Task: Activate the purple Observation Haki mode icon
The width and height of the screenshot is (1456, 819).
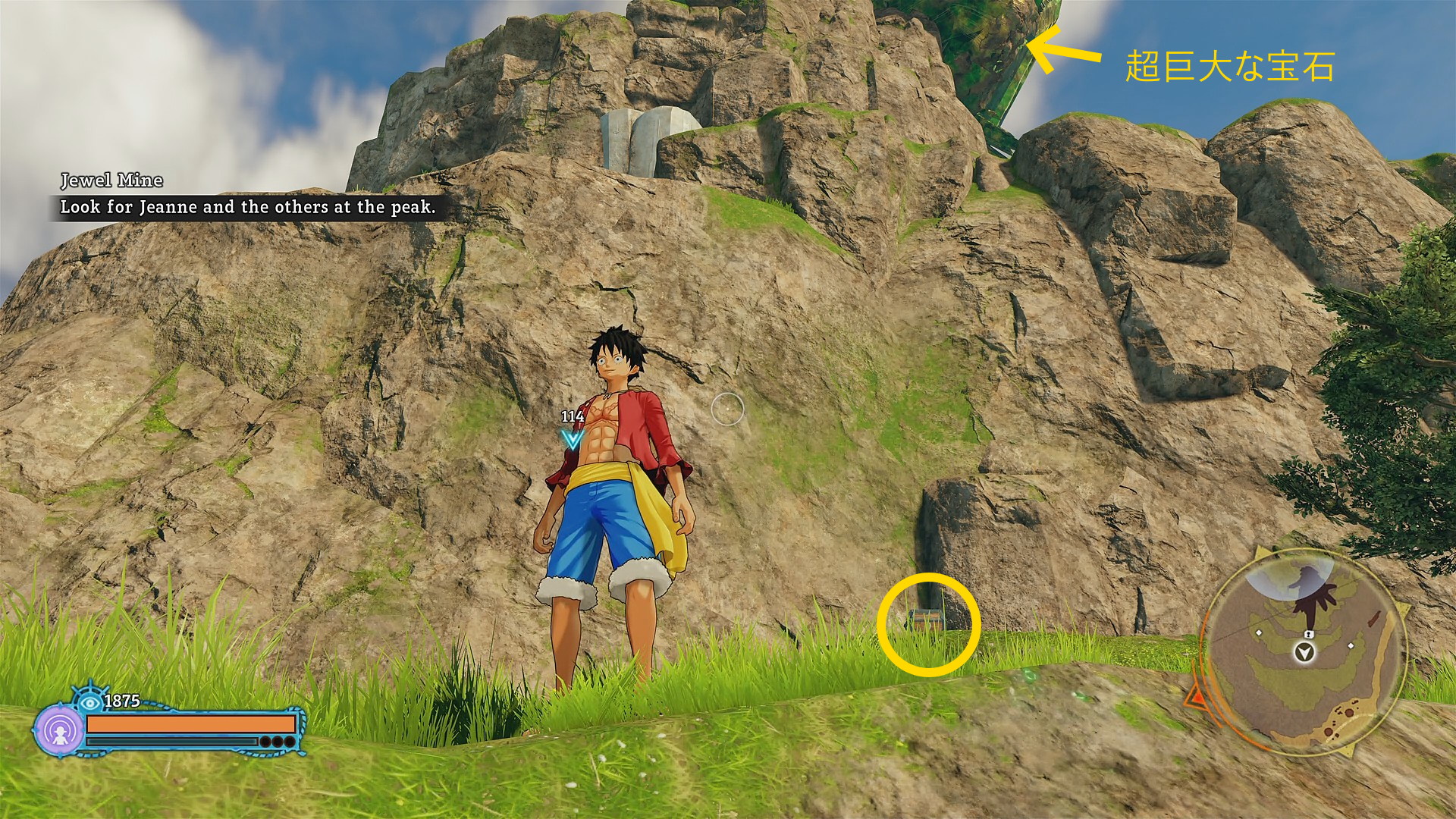Action: point(58,732)
